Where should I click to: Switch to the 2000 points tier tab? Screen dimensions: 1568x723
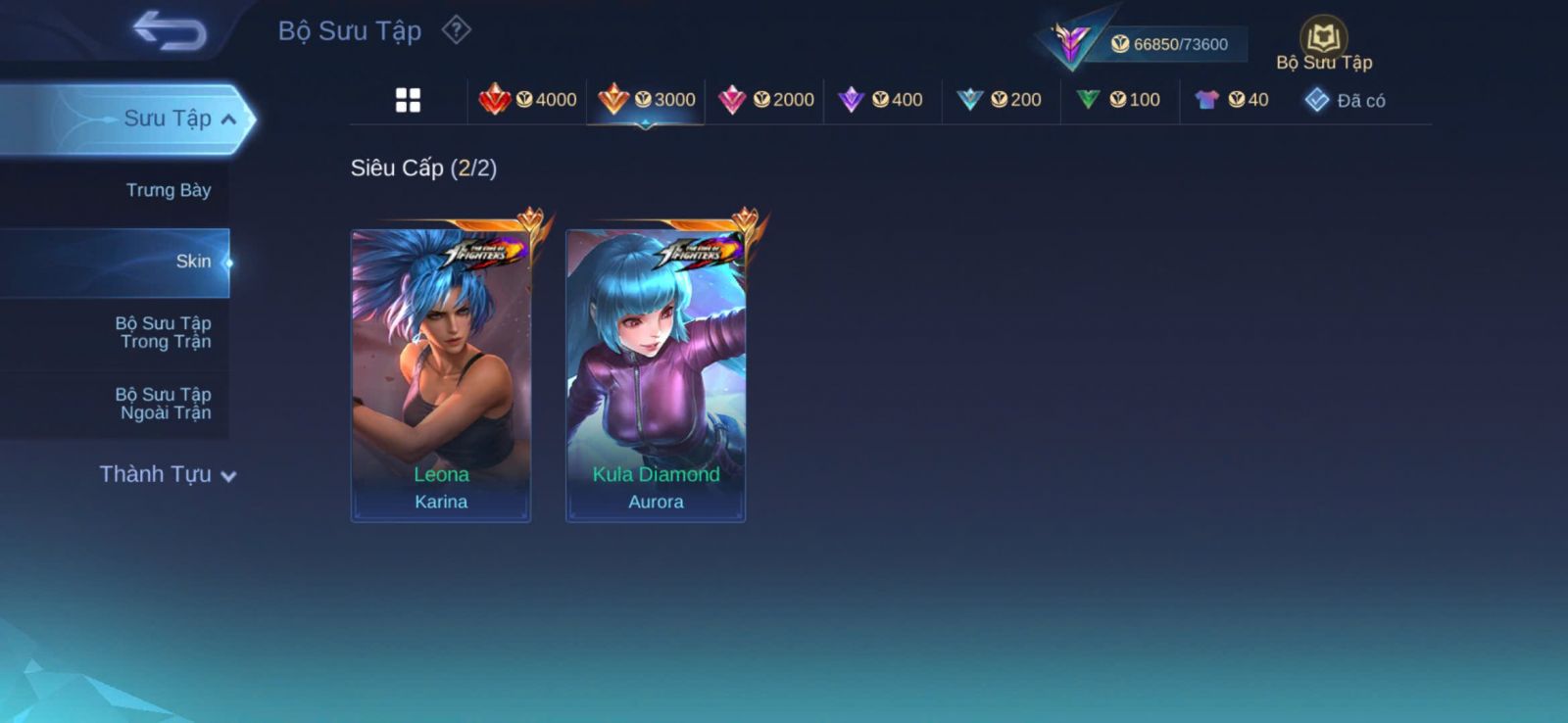point(765,100)
